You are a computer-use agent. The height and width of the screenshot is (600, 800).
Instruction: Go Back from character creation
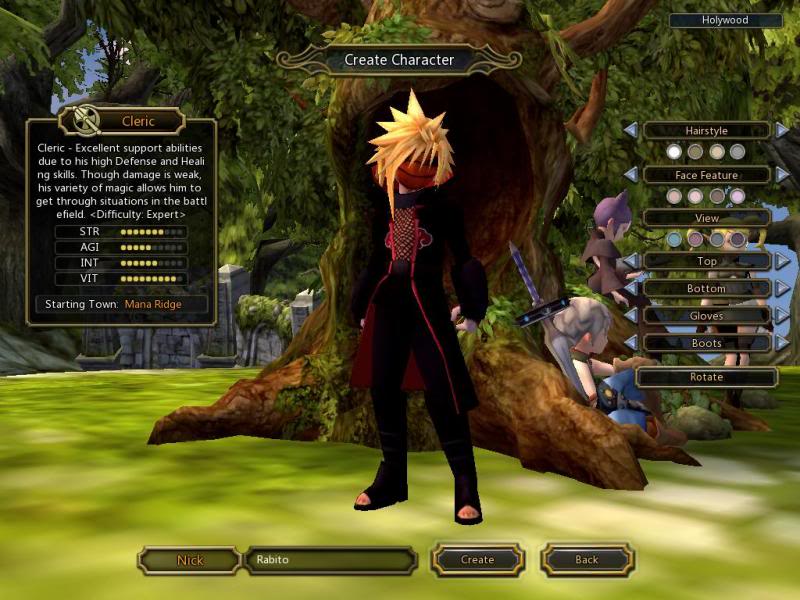point(586,560)
